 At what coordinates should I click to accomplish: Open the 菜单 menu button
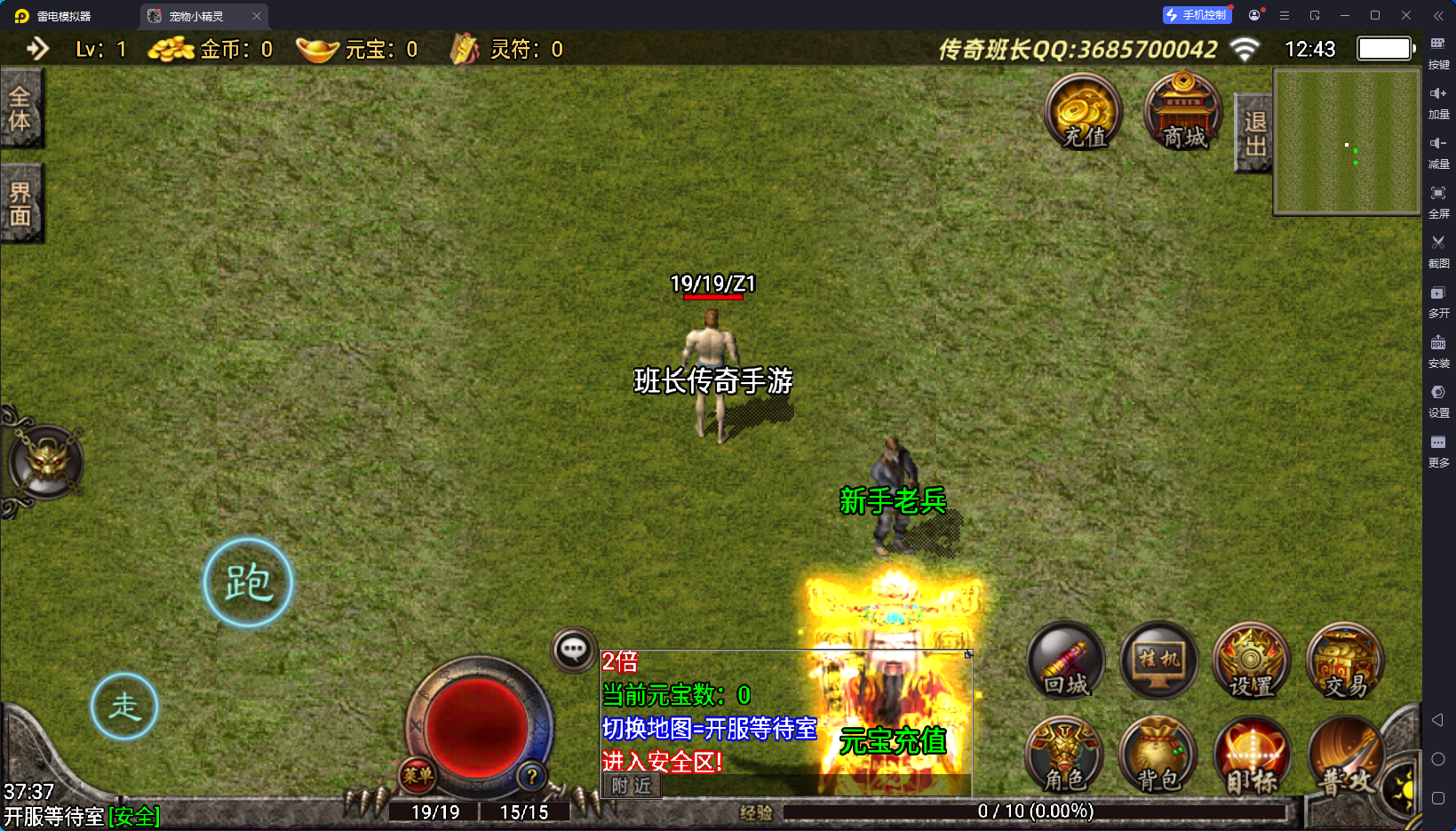[418, 775]
